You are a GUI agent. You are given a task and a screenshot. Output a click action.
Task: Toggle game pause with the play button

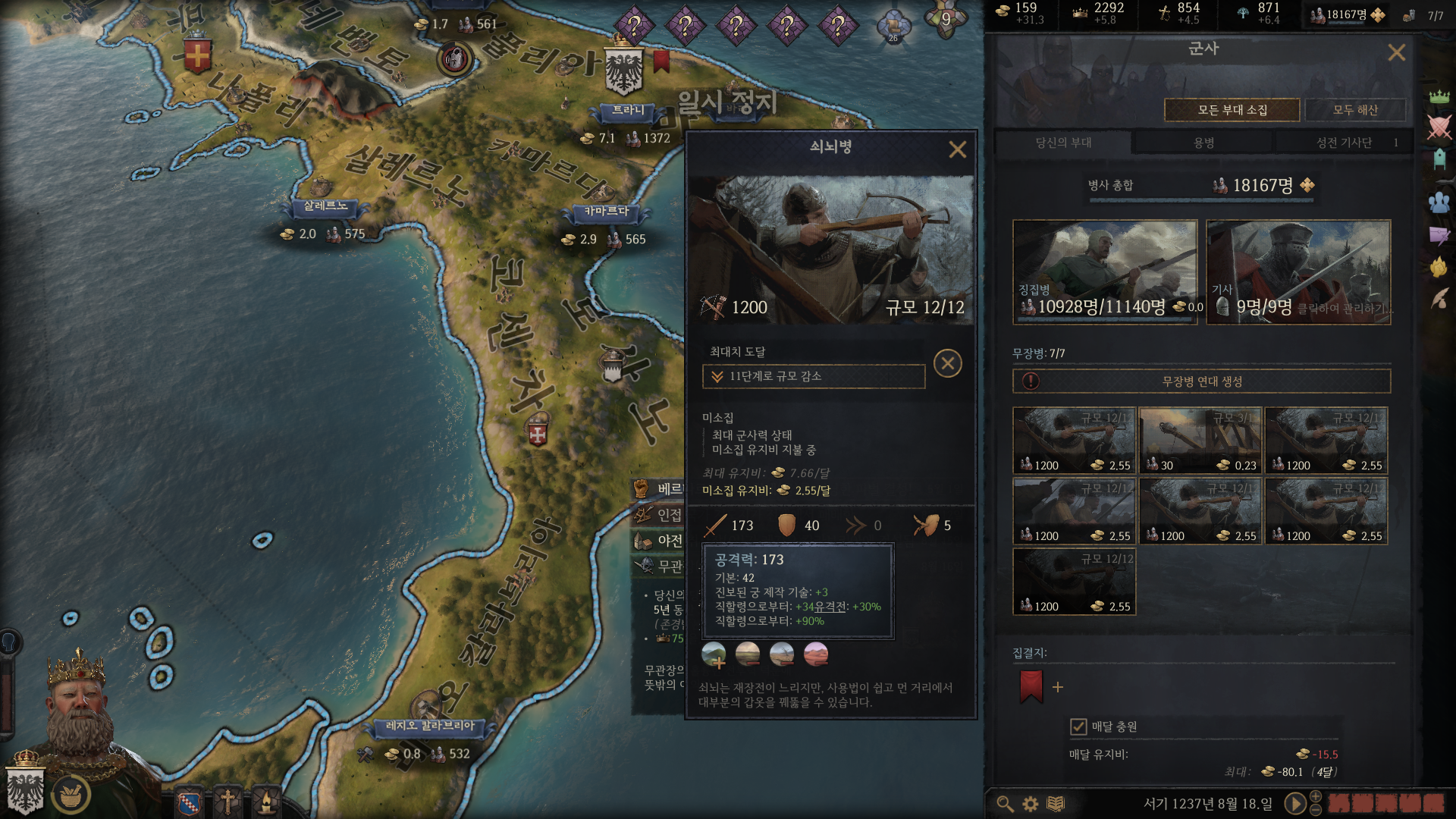1295,803
